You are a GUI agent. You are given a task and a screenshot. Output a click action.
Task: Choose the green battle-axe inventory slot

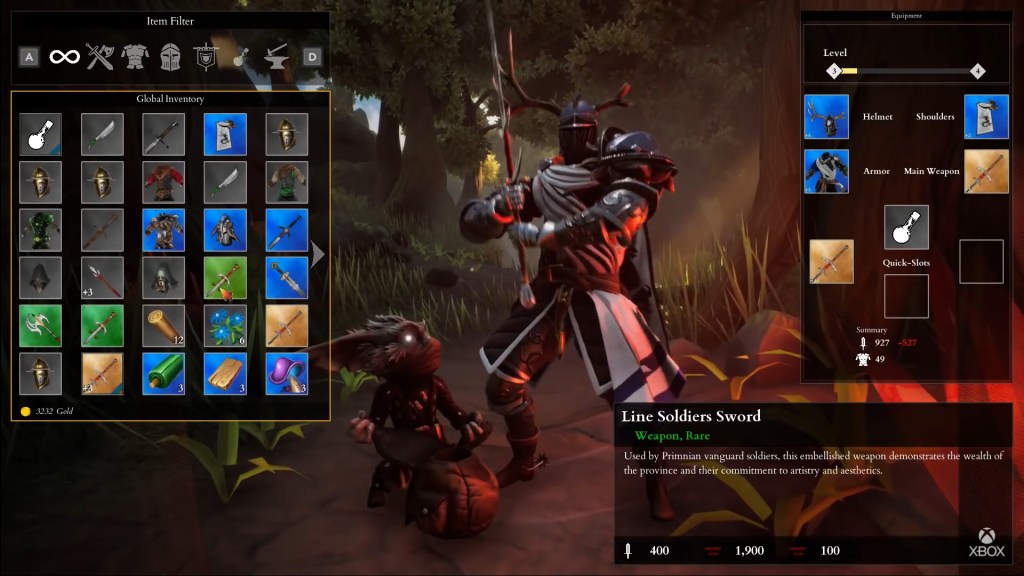pyautogui.click(x=41, y=326)
